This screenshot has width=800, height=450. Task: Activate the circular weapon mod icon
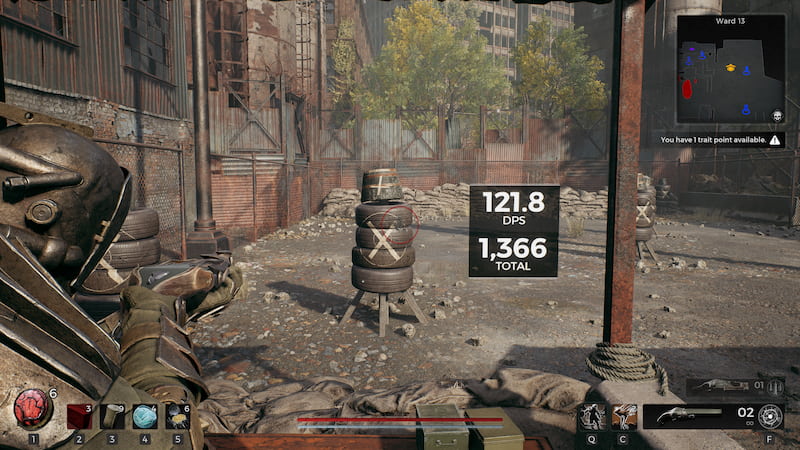pyautogui.click(x=770, y=416)
